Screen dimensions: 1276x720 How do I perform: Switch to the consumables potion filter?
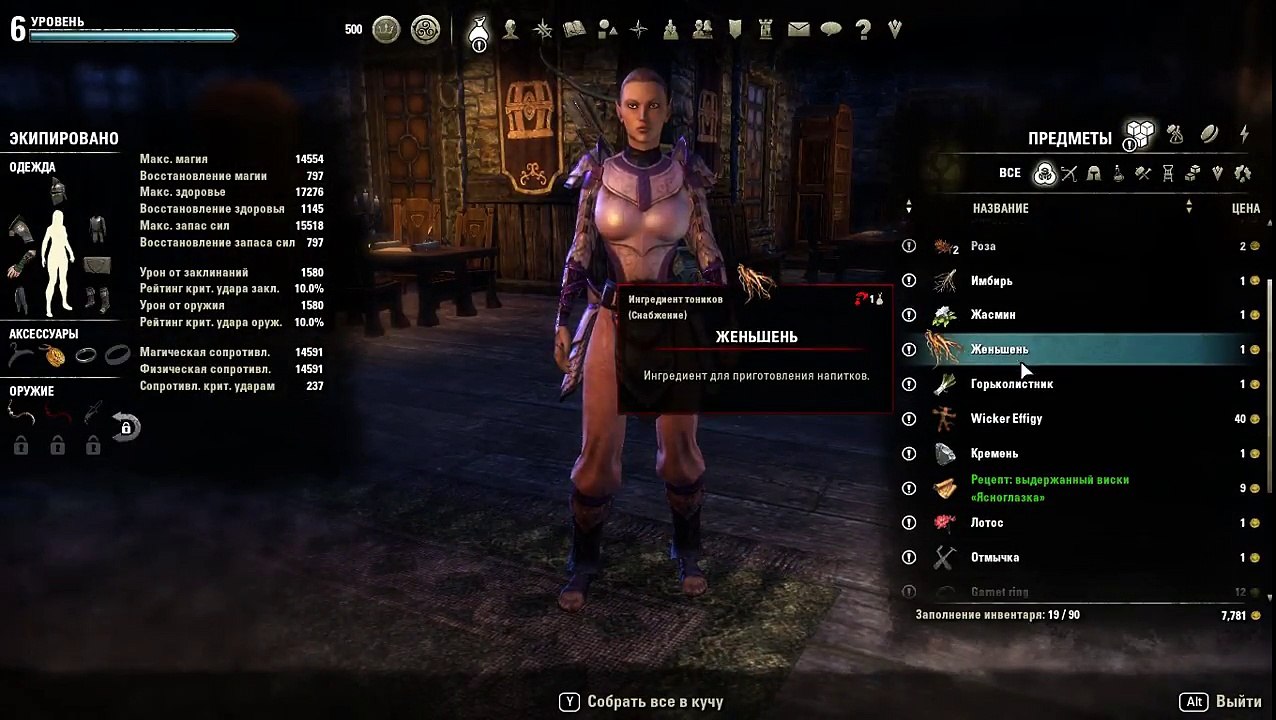click(x=1118, y=173)
